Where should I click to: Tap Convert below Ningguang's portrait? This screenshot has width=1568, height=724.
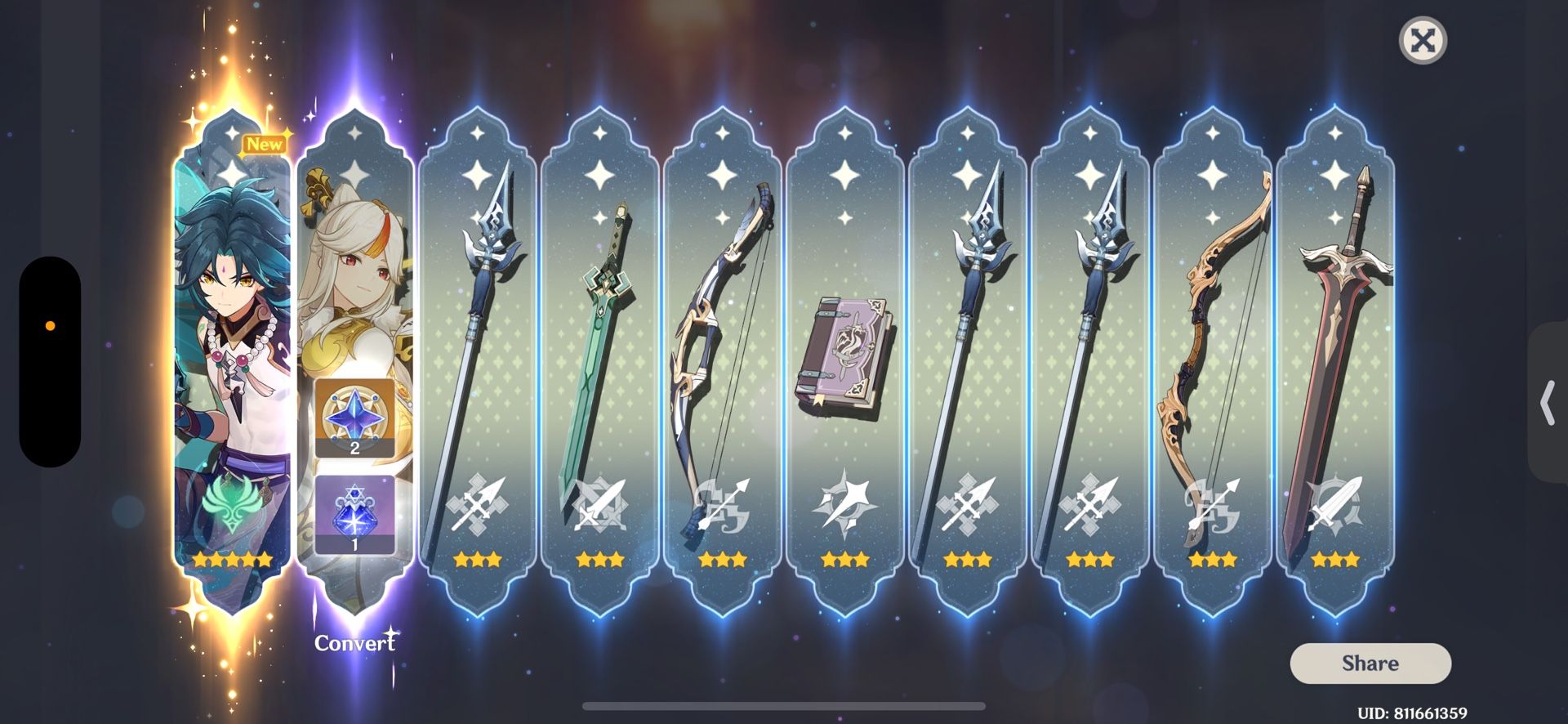pyautogui.click(x=354, y=643)
